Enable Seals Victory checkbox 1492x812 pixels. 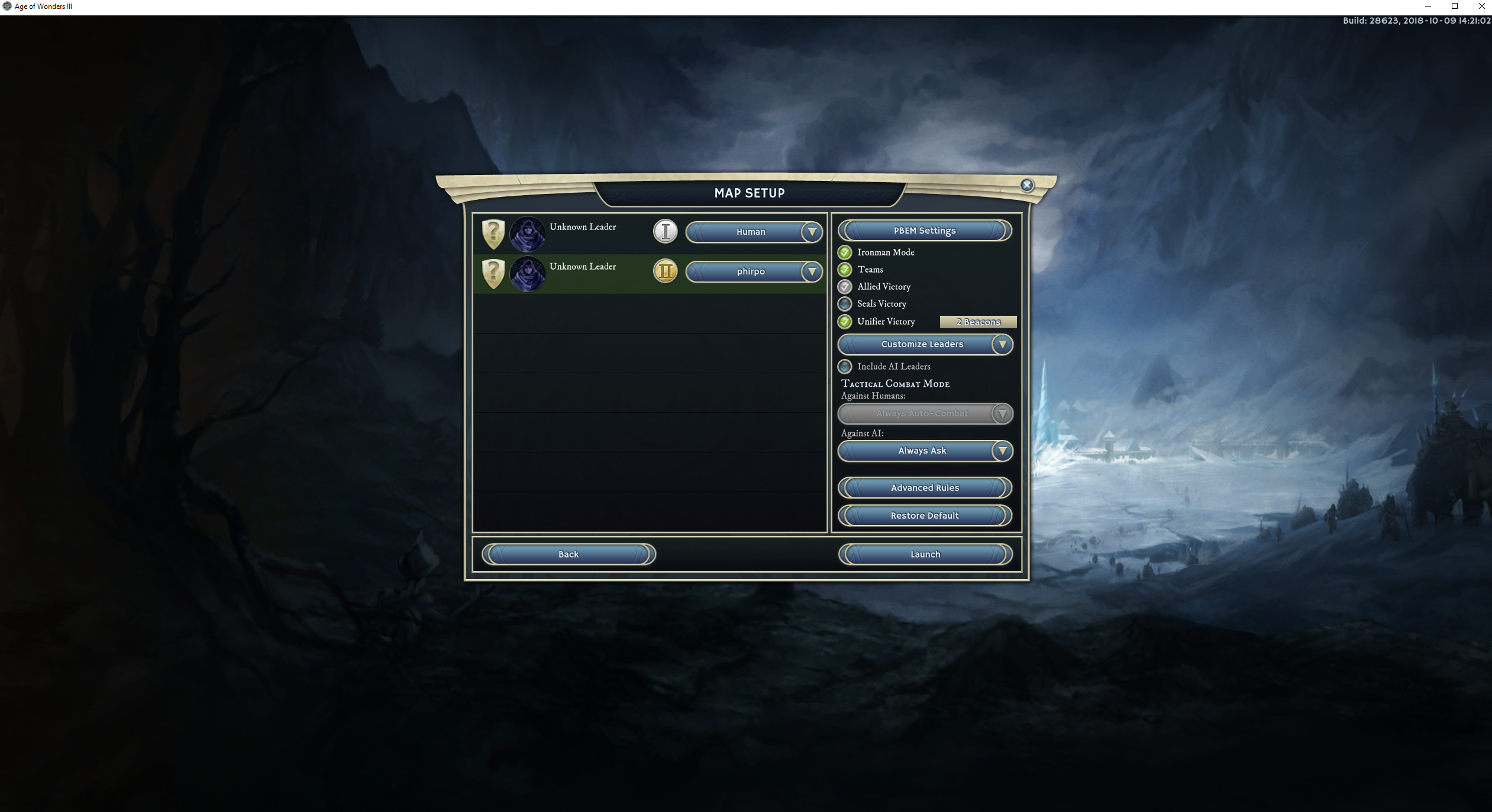[x=845, y=304]
